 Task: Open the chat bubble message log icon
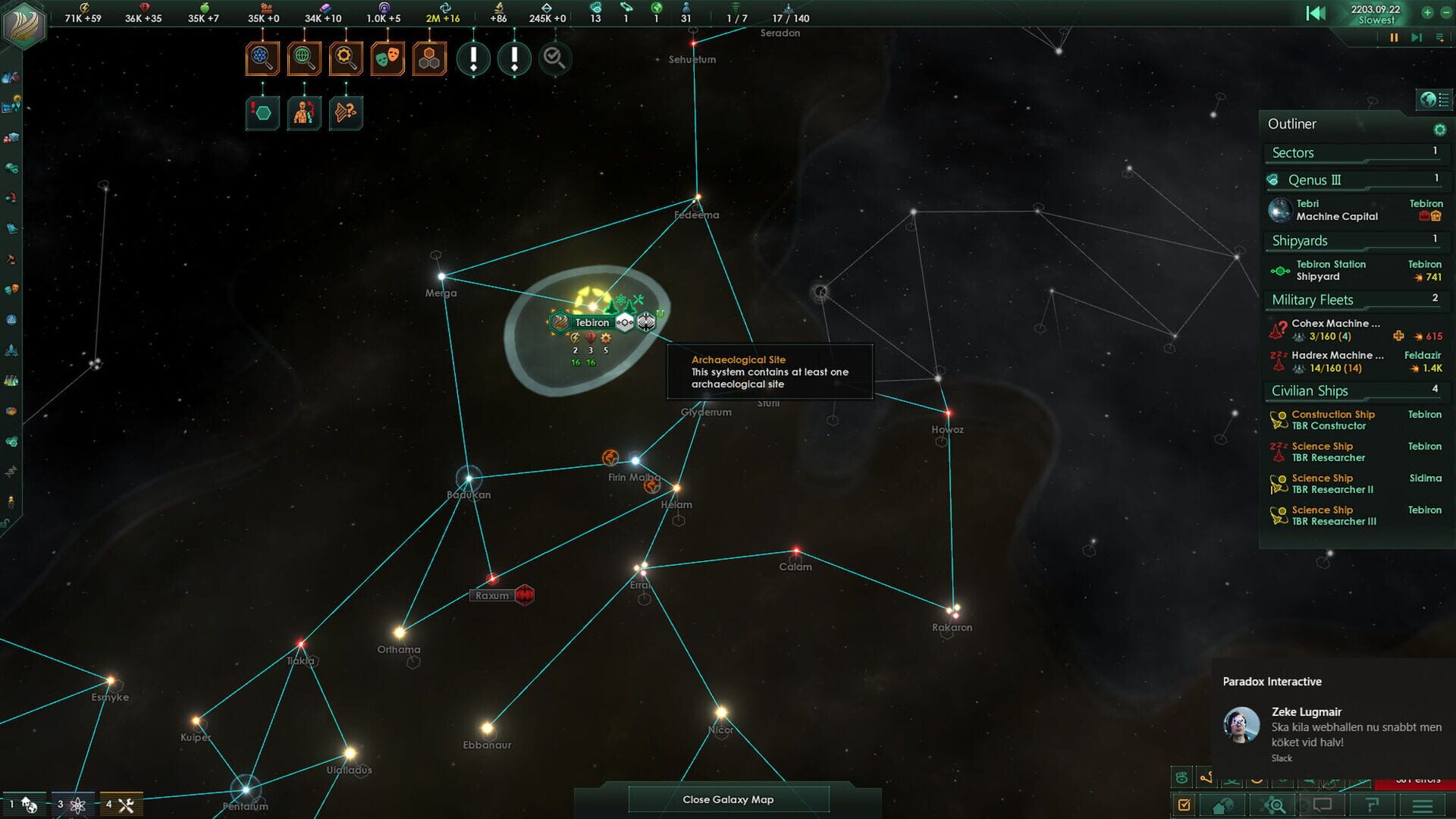point(1323,805)
